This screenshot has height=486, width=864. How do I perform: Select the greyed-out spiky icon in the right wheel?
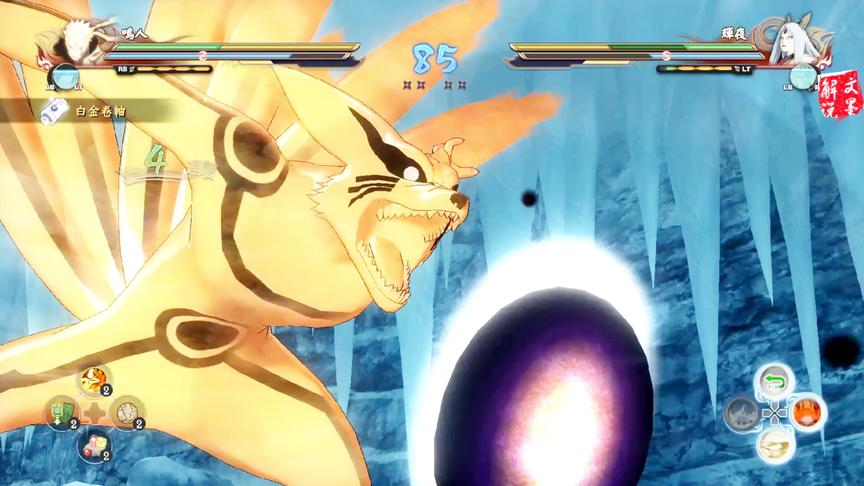coord(741,412)
